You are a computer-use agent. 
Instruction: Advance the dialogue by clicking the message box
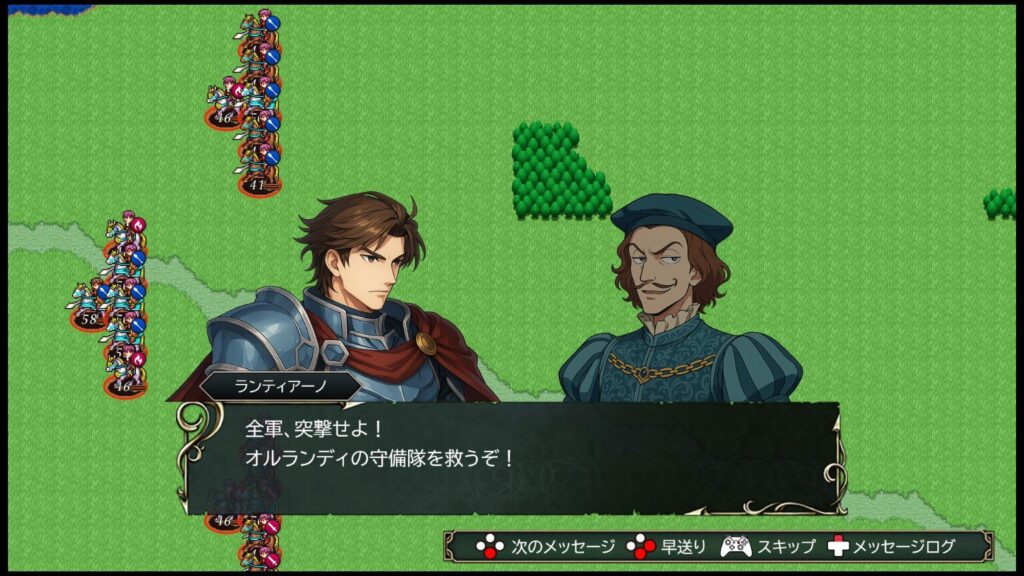510,457
